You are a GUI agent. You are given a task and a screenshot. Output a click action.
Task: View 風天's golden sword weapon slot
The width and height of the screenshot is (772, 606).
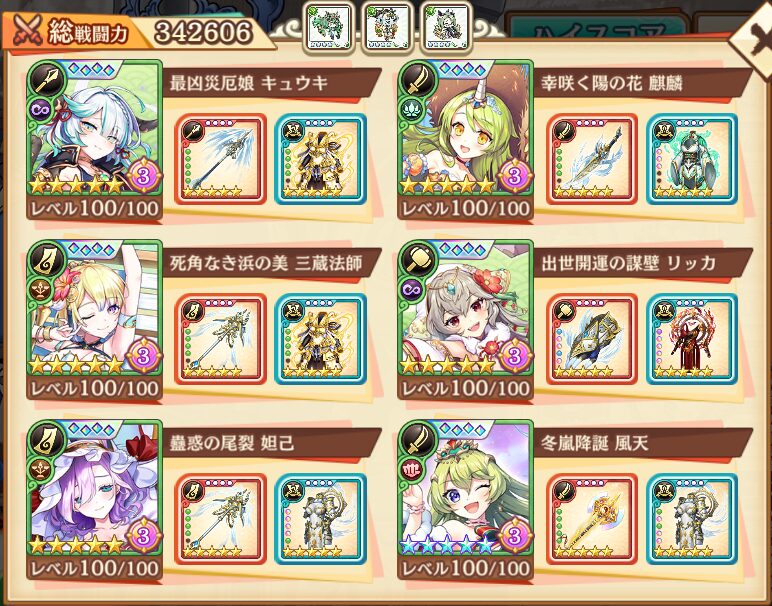591,518
